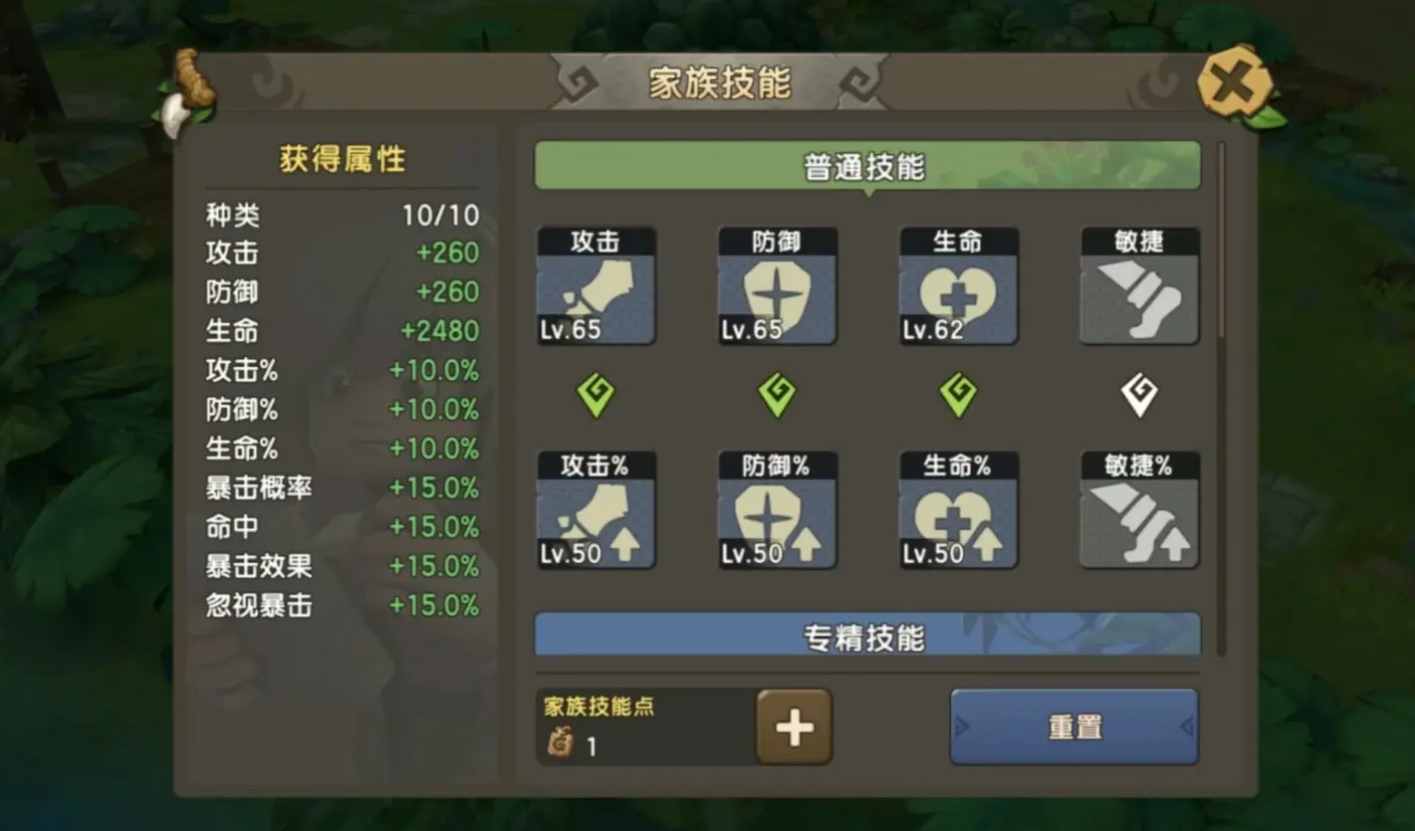The width and height of the screenshot is (1415, 831).
Task: Click the plus button to add skill points
Action: 793,726
